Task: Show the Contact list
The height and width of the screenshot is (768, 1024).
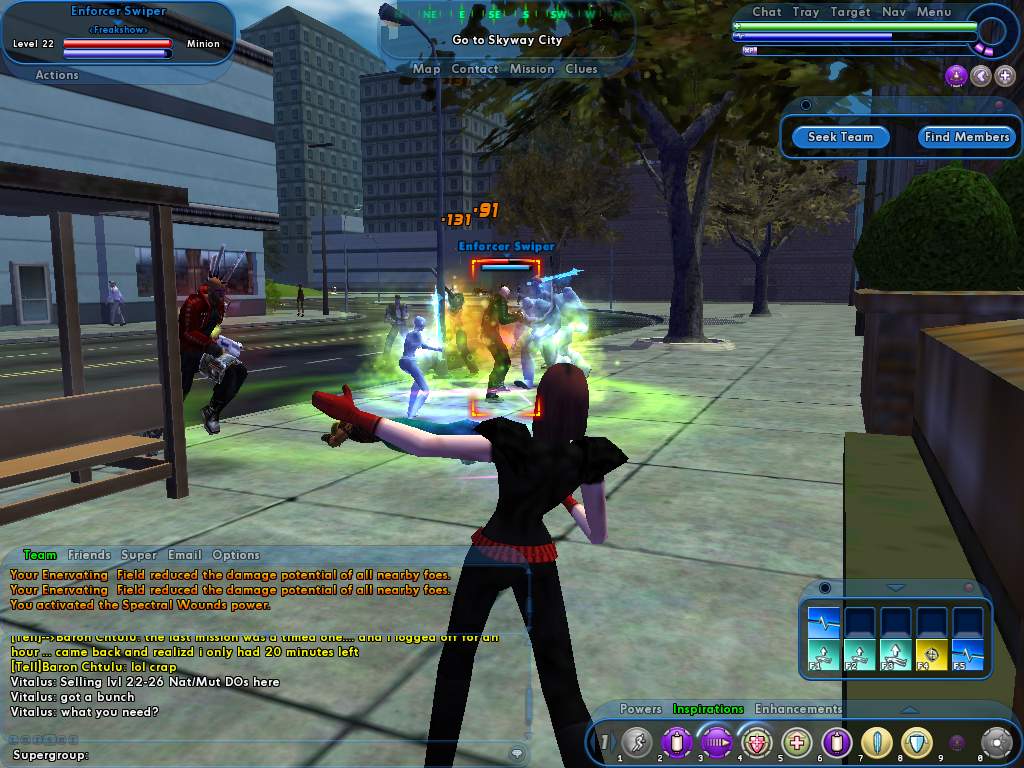Action: pyautogui.click(x=474, y=69)
